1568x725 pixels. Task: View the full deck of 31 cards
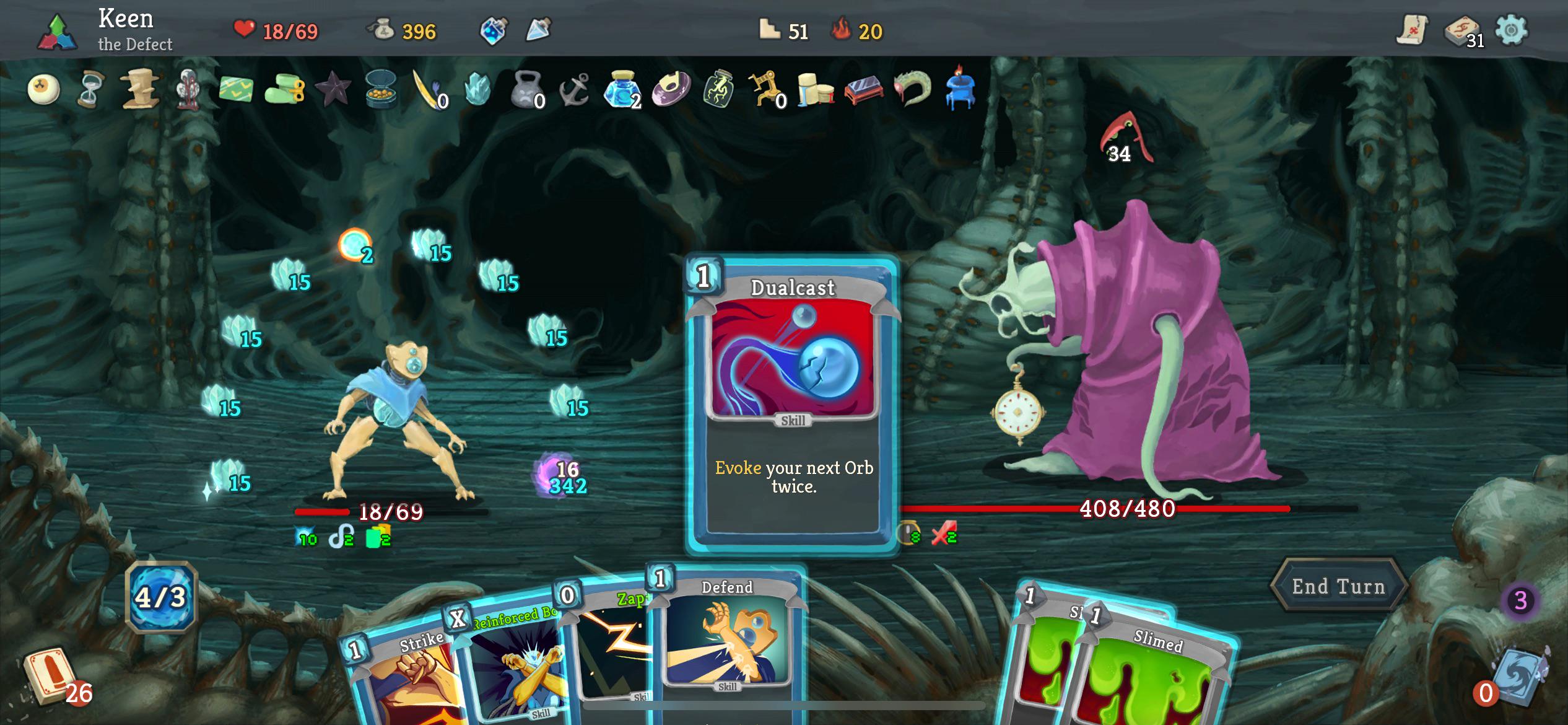point(1462,31)
